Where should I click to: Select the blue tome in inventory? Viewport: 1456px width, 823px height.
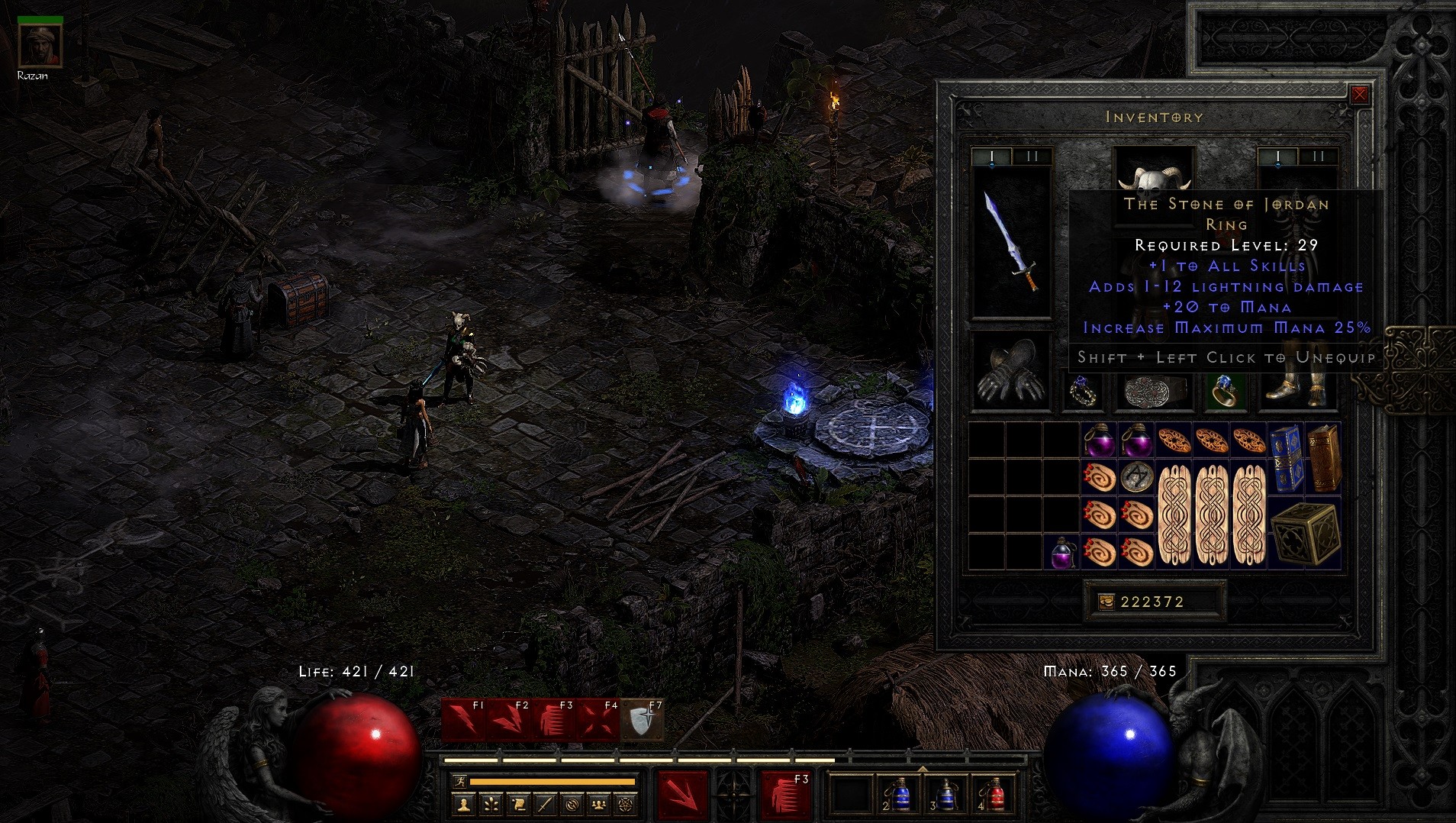click(x=1285, y=457)
